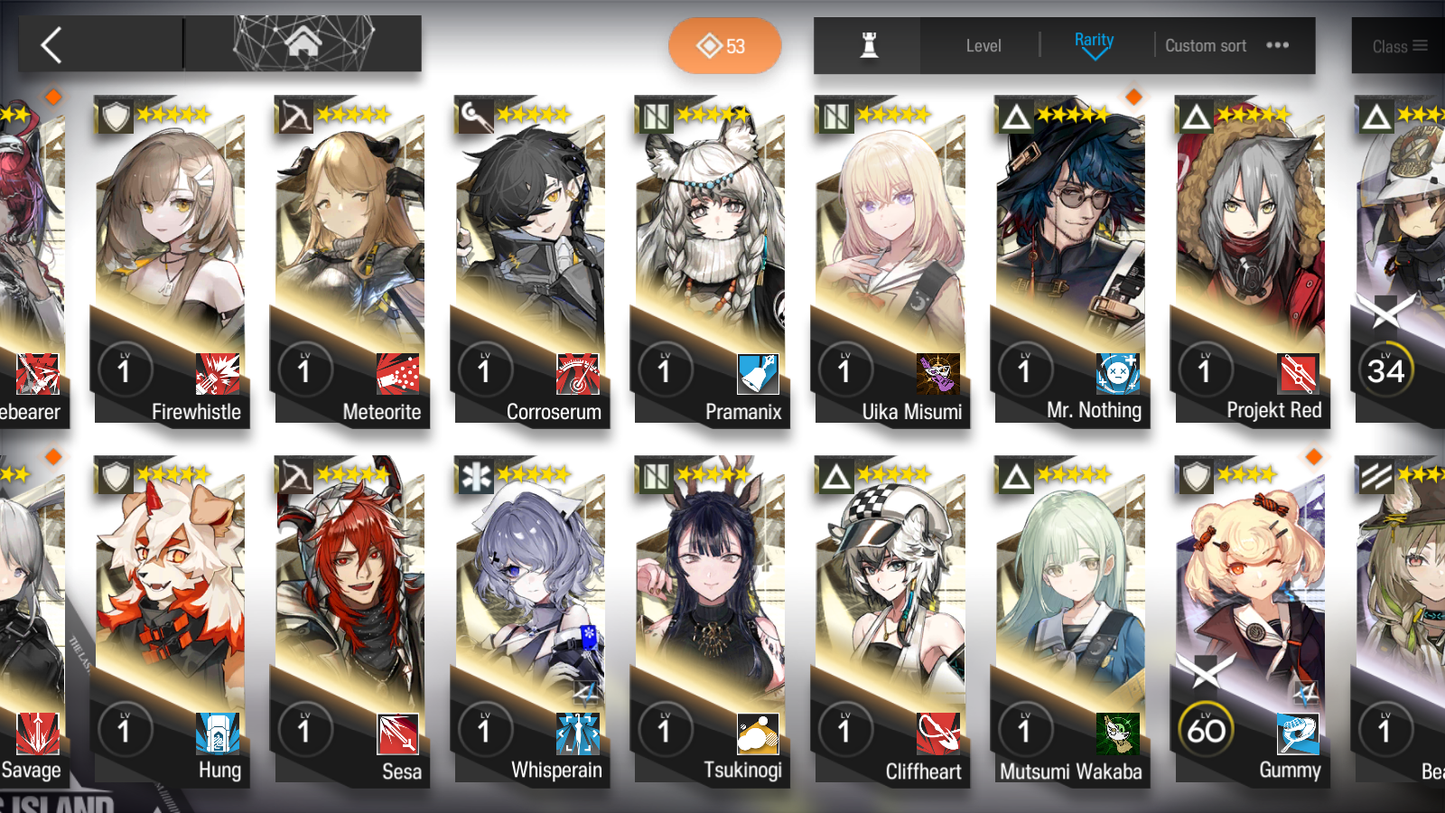Select the Rarity menu item
Image resolution: width=1445 pixels, height=813 pixels.
(1095, 41)
